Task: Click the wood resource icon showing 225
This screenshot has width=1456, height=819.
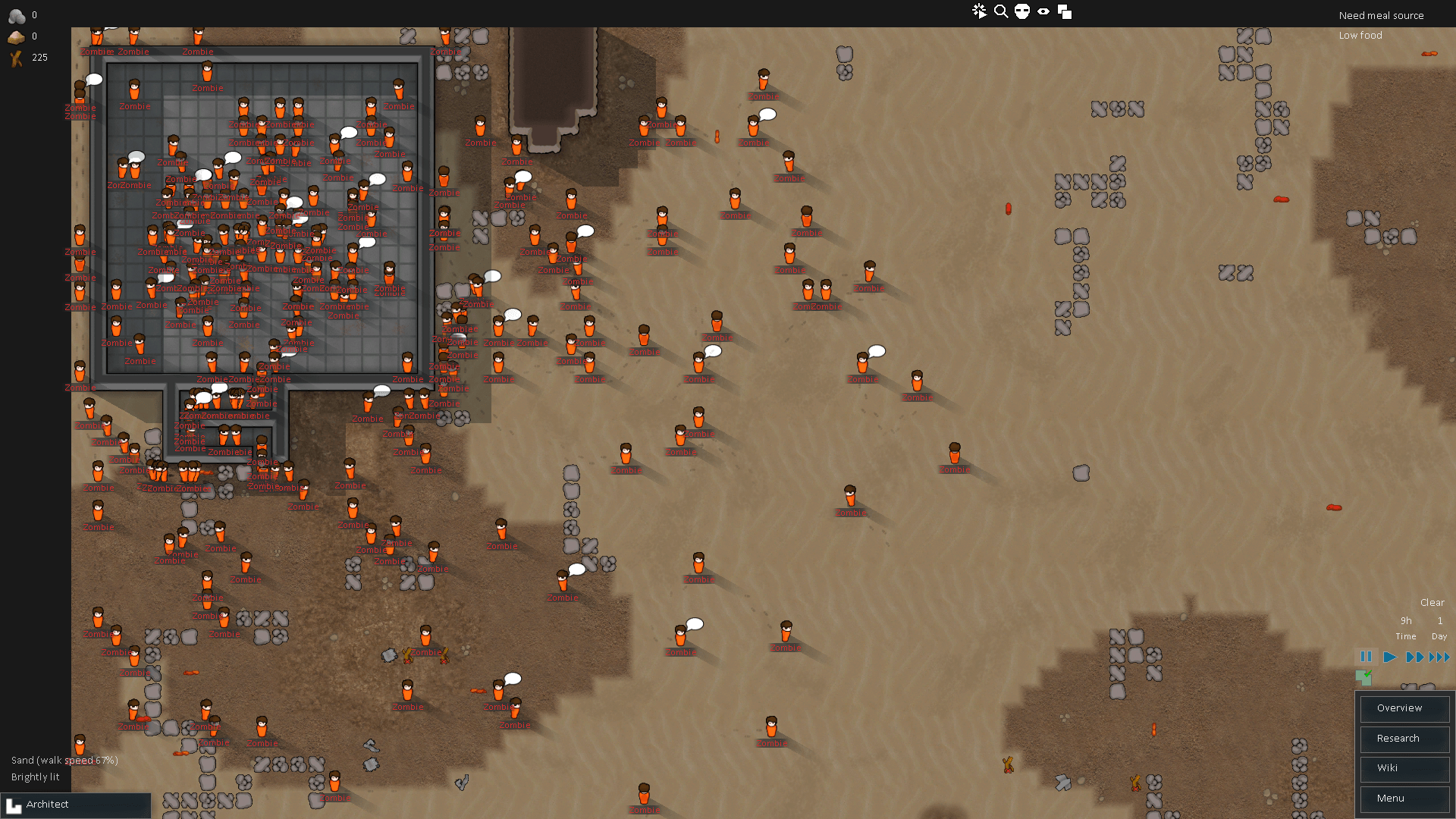Action: coord(15,58)
